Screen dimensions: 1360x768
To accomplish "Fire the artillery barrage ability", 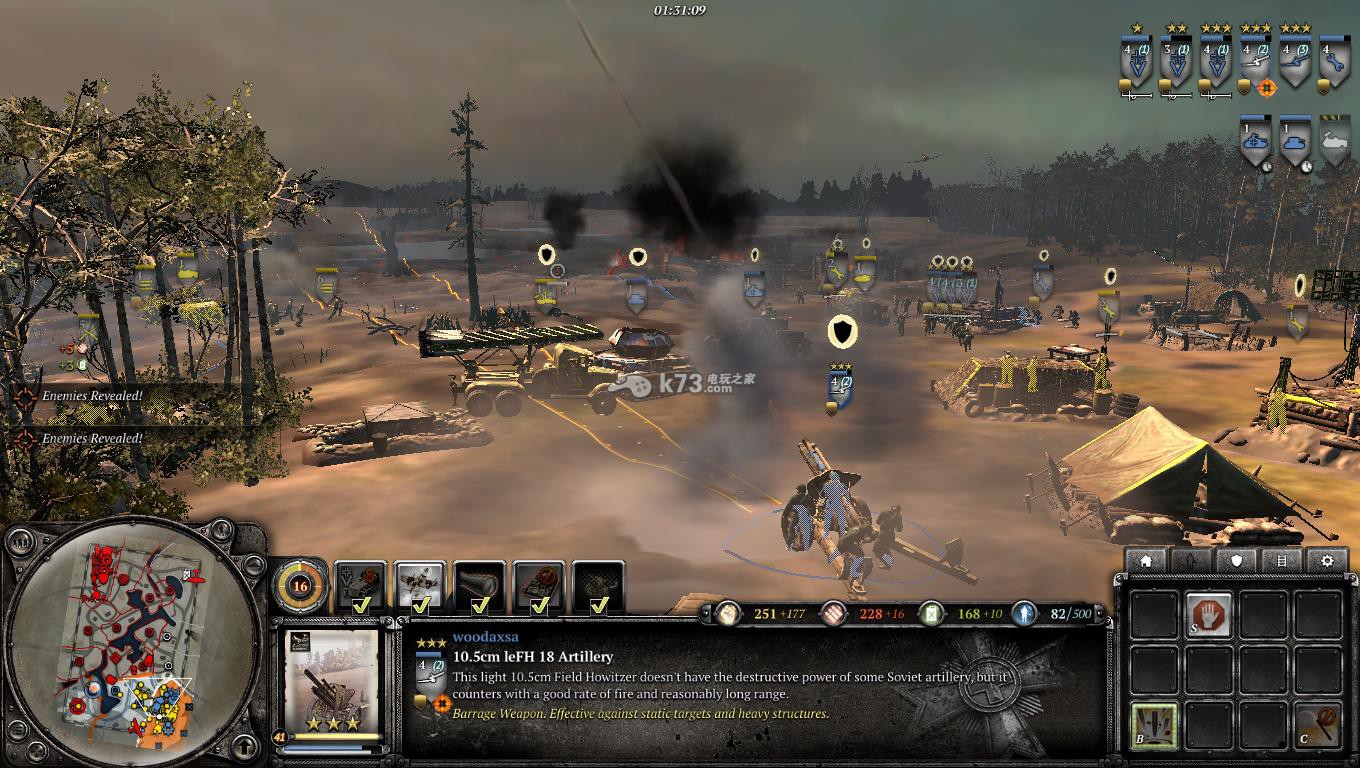I will [1153, 724].
